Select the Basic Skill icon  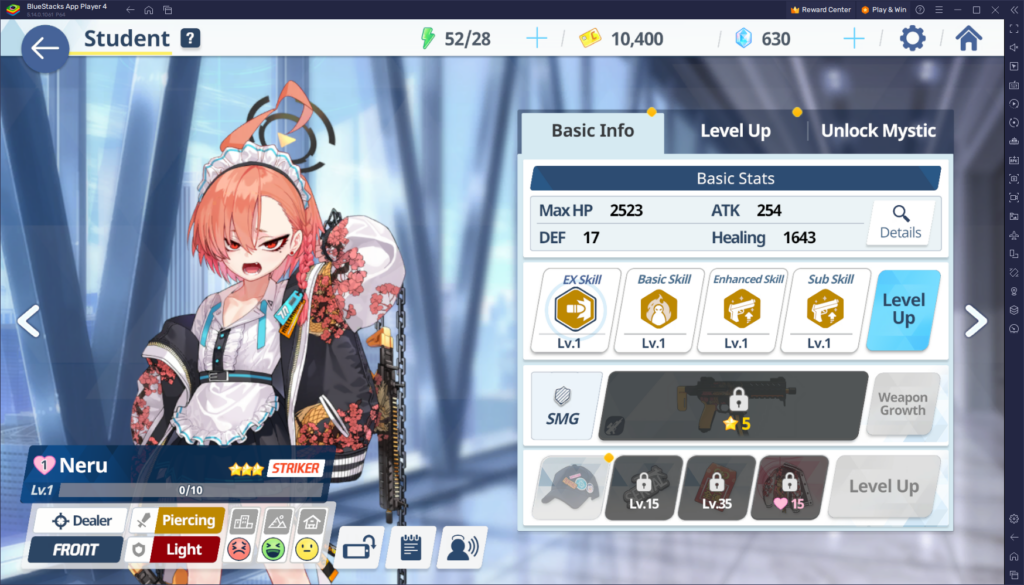tap(665, 310)
